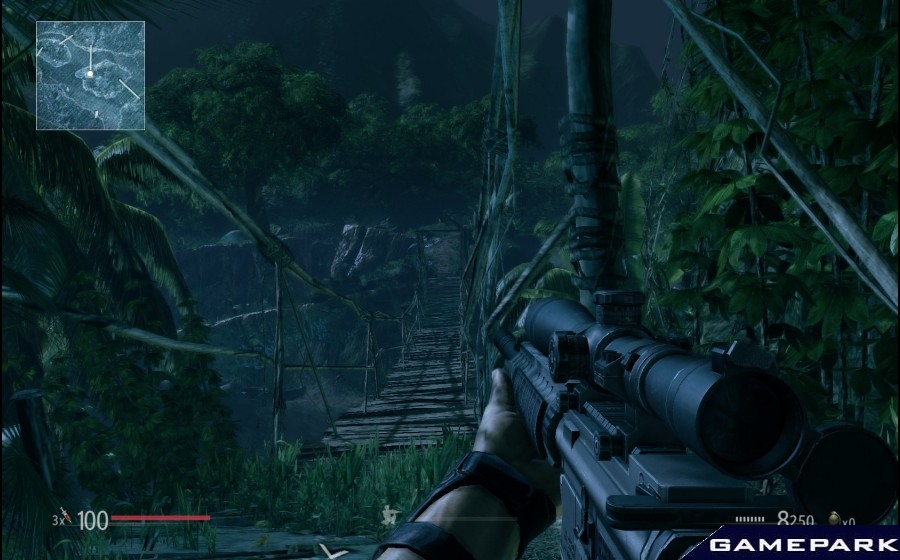Select the player position dot on minimap
Image resolution: width=900 pixels, height=560 pixels.
[x=89, y=72]
